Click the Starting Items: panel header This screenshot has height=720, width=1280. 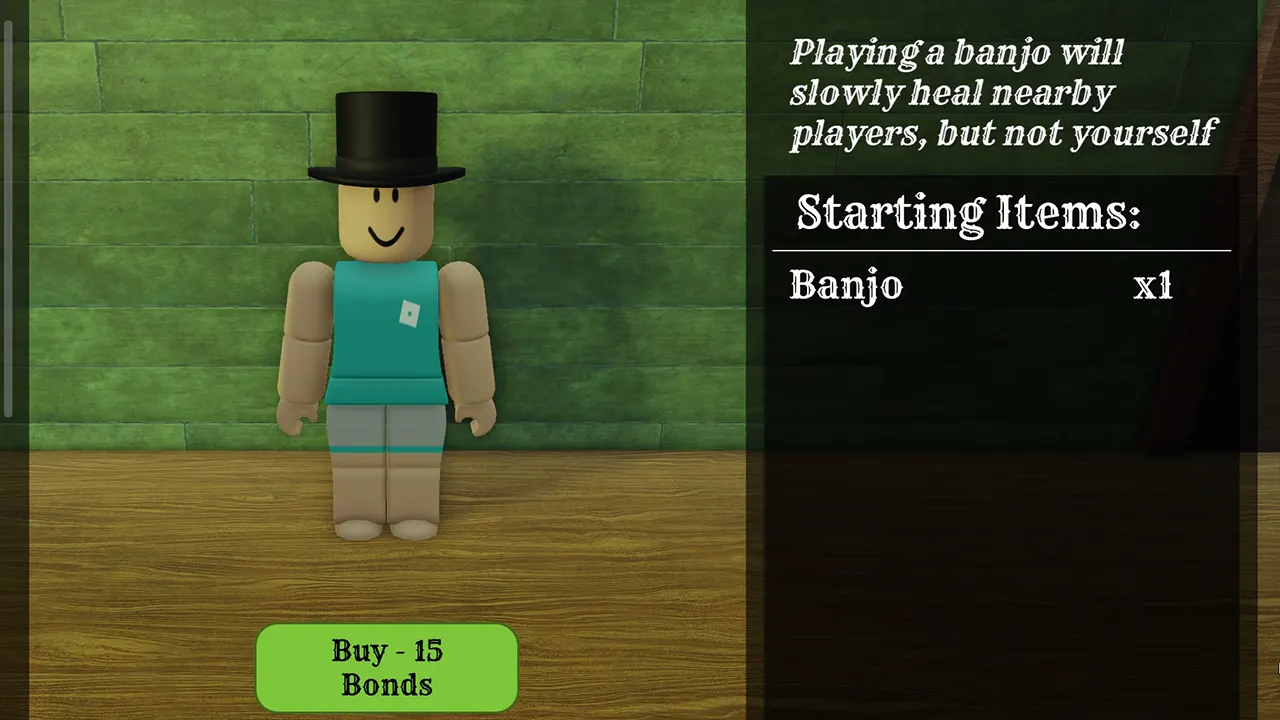968,212
